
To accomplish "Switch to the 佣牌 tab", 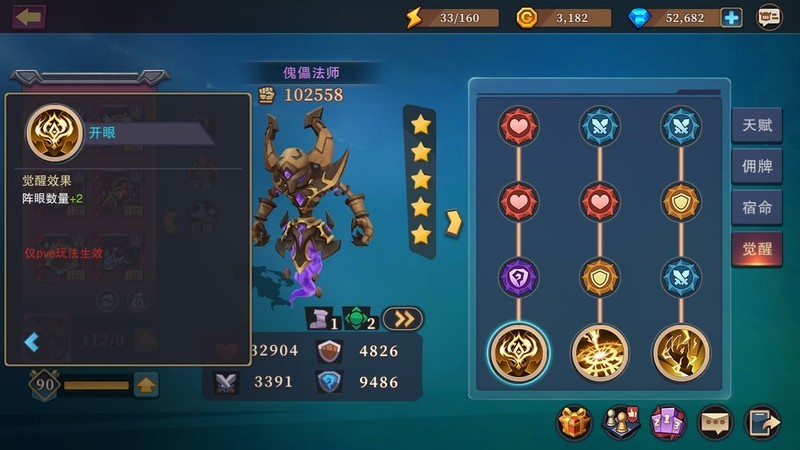I will 756,167.
